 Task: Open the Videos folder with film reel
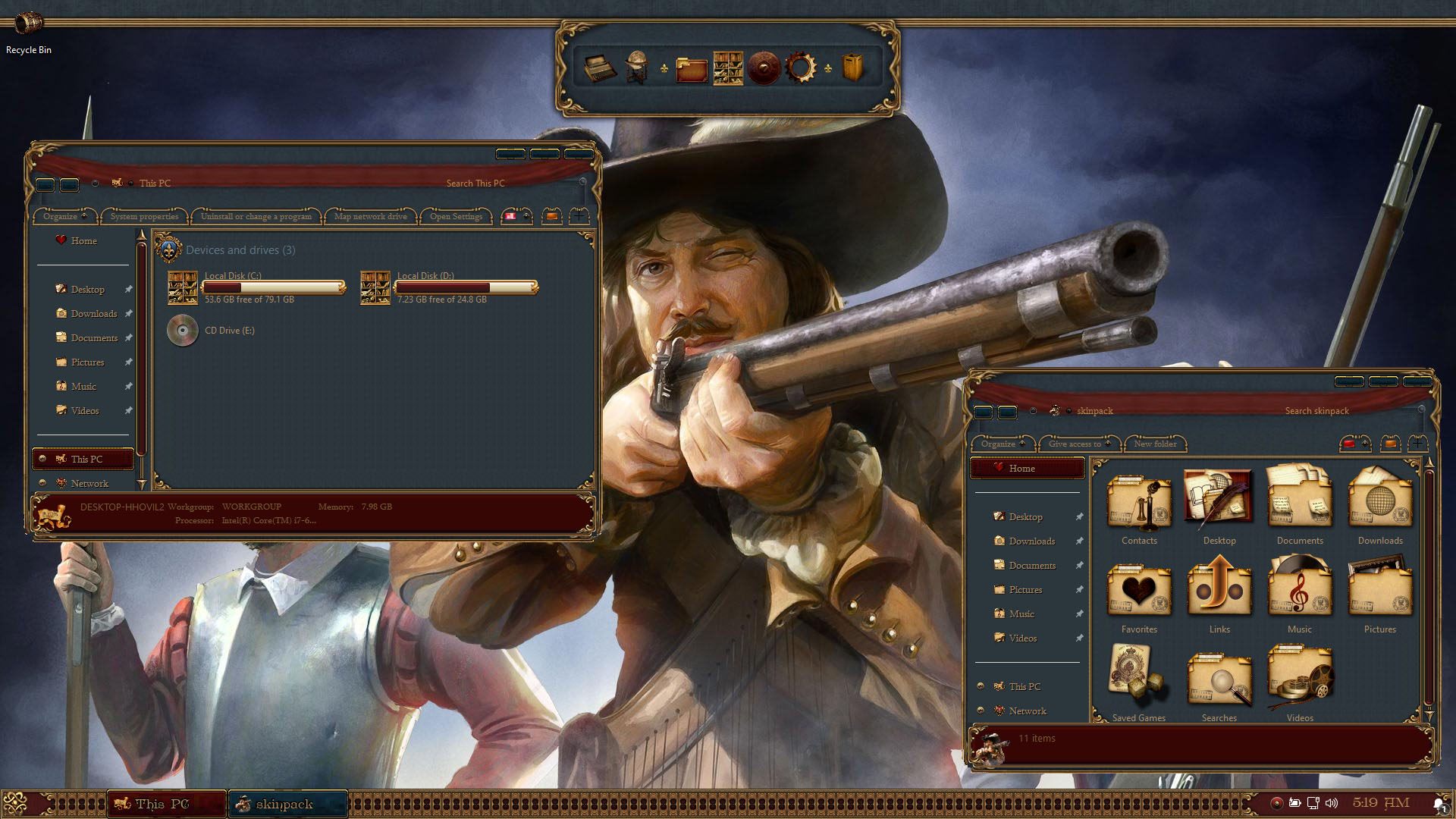tap(1300, 682)
